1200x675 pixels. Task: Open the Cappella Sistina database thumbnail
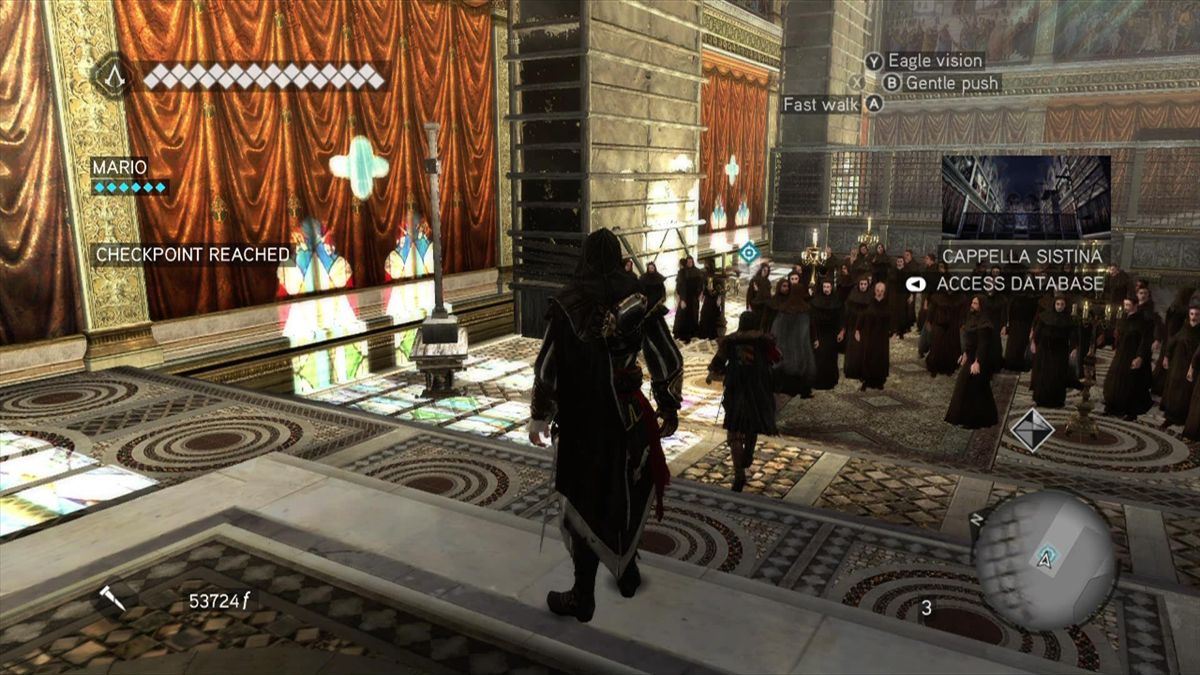point(1025,197)
